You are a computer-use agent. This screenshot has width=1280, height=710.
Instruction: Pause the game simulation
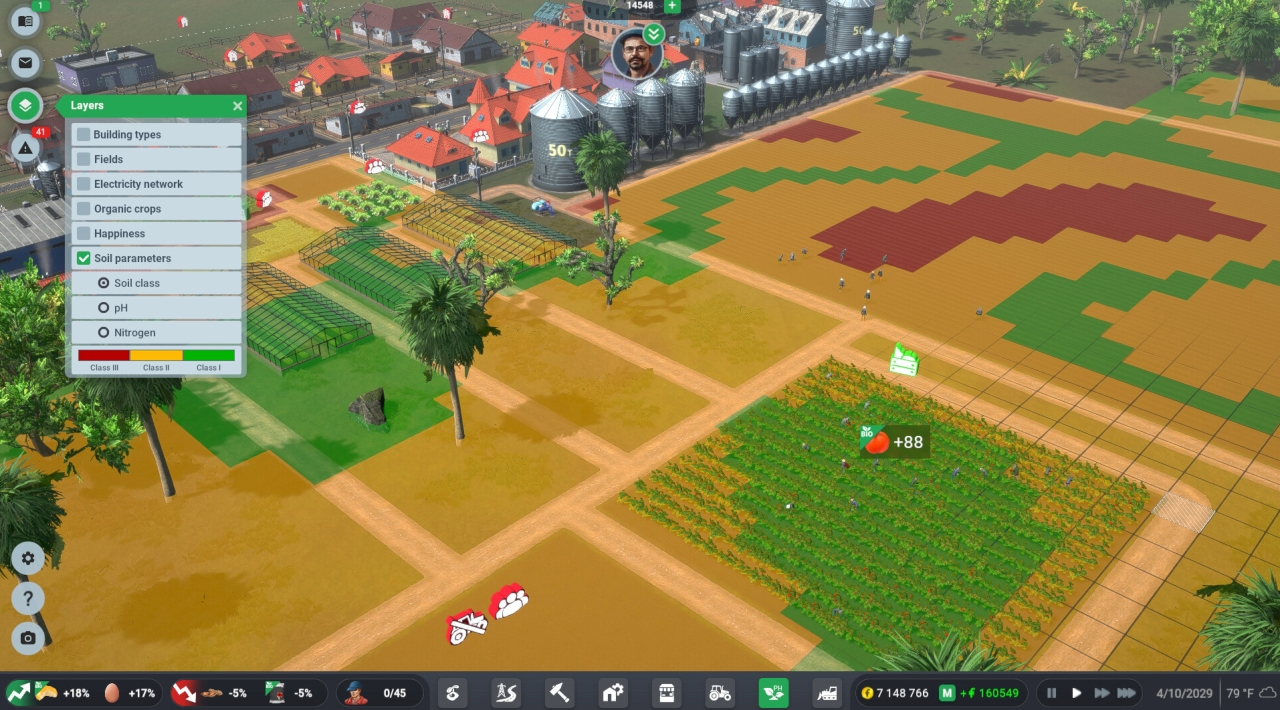(1050, 692)
